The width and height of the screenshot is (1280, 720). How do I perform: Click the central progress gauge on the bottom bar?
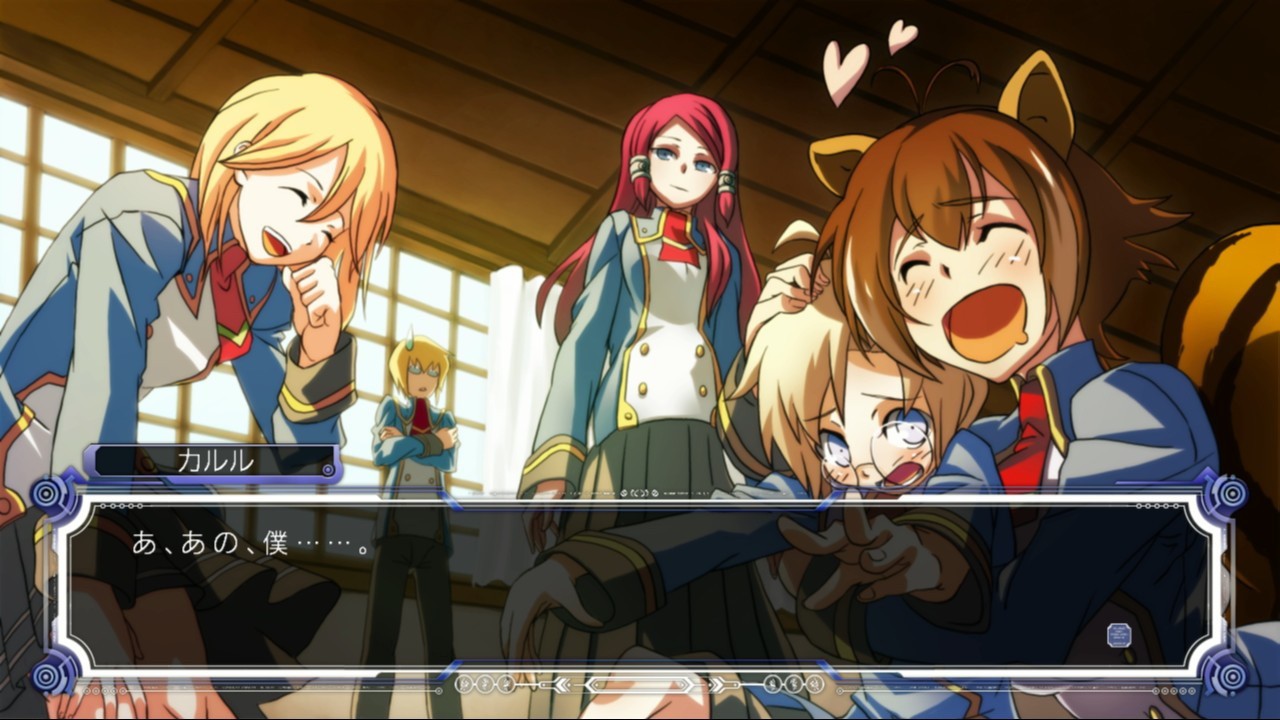(x=638, y=685)
